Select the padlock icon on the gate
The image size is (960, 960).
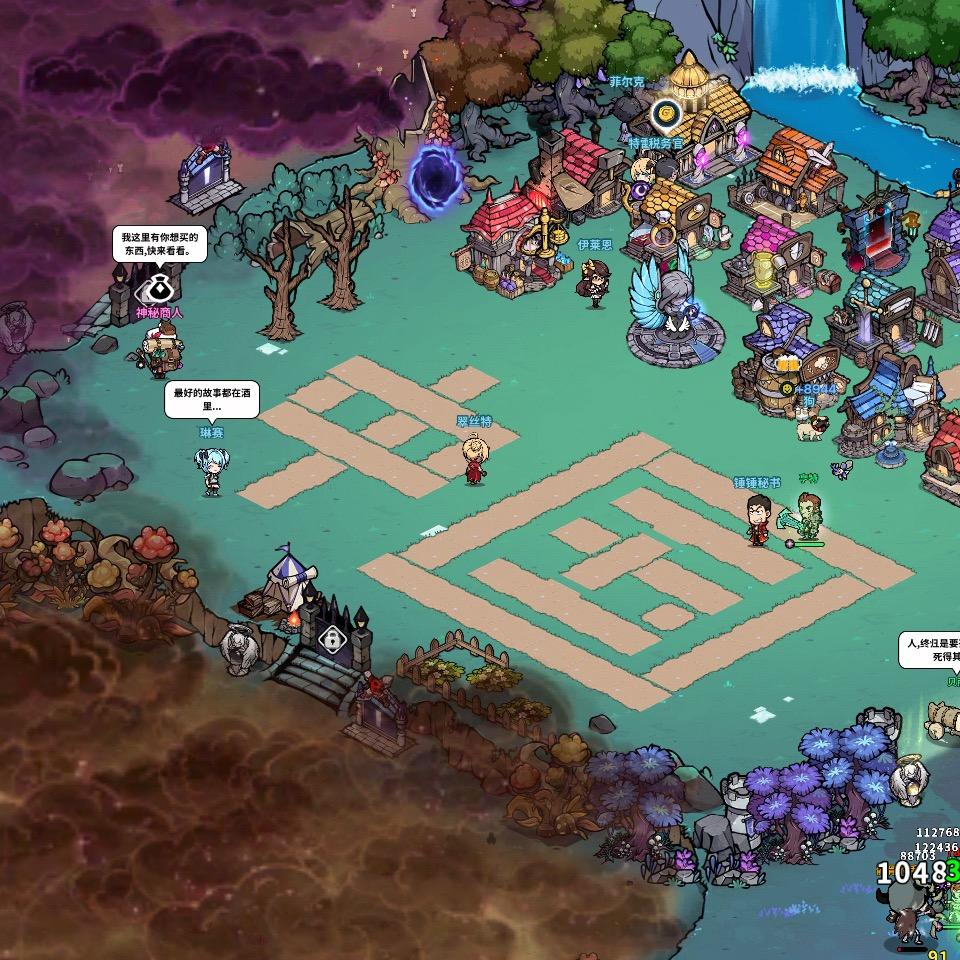click(x=331, y=637)
